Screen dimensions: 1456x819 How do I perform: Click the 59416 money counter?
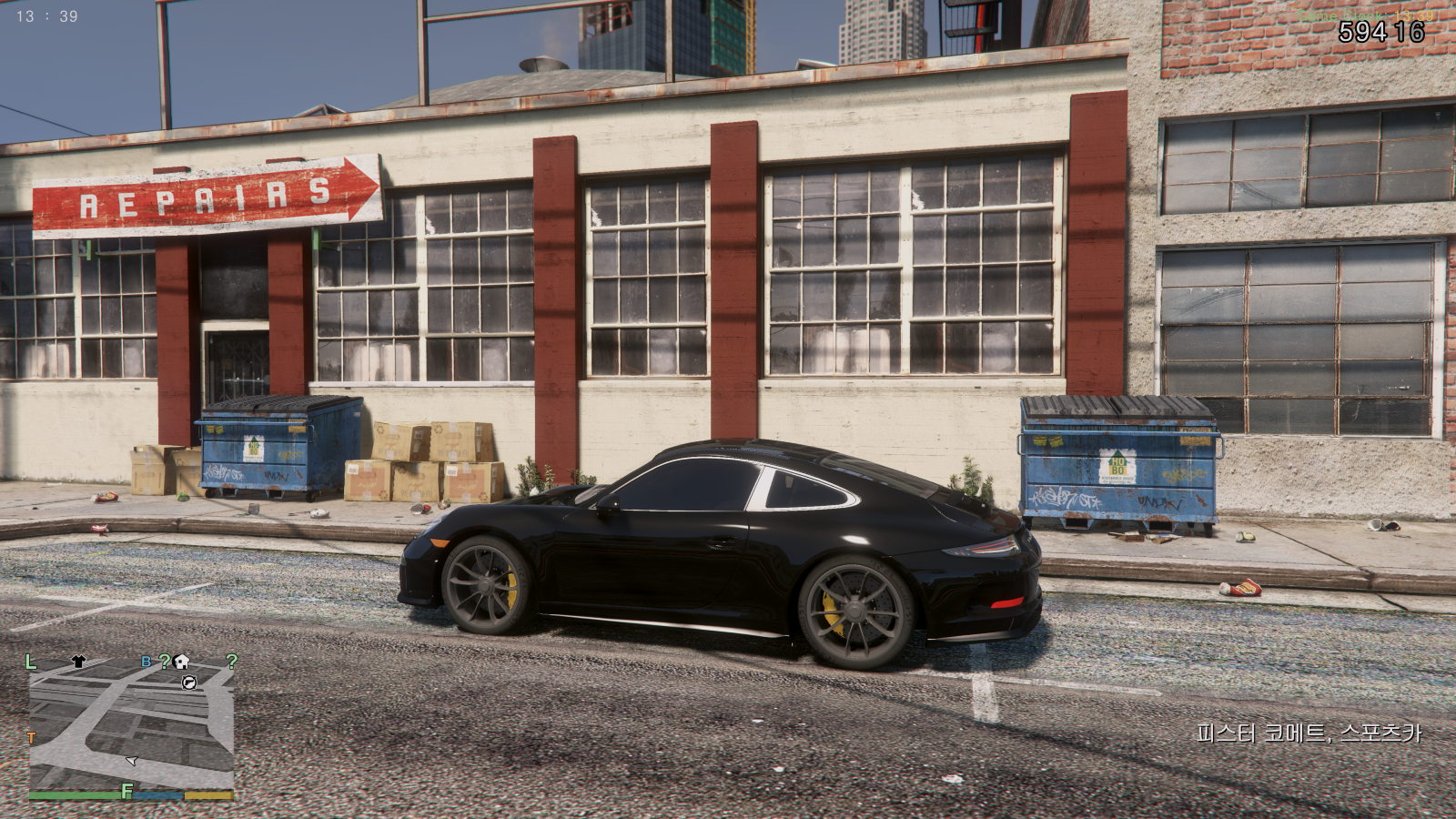pyautogui.click(x=1382, y=32)
